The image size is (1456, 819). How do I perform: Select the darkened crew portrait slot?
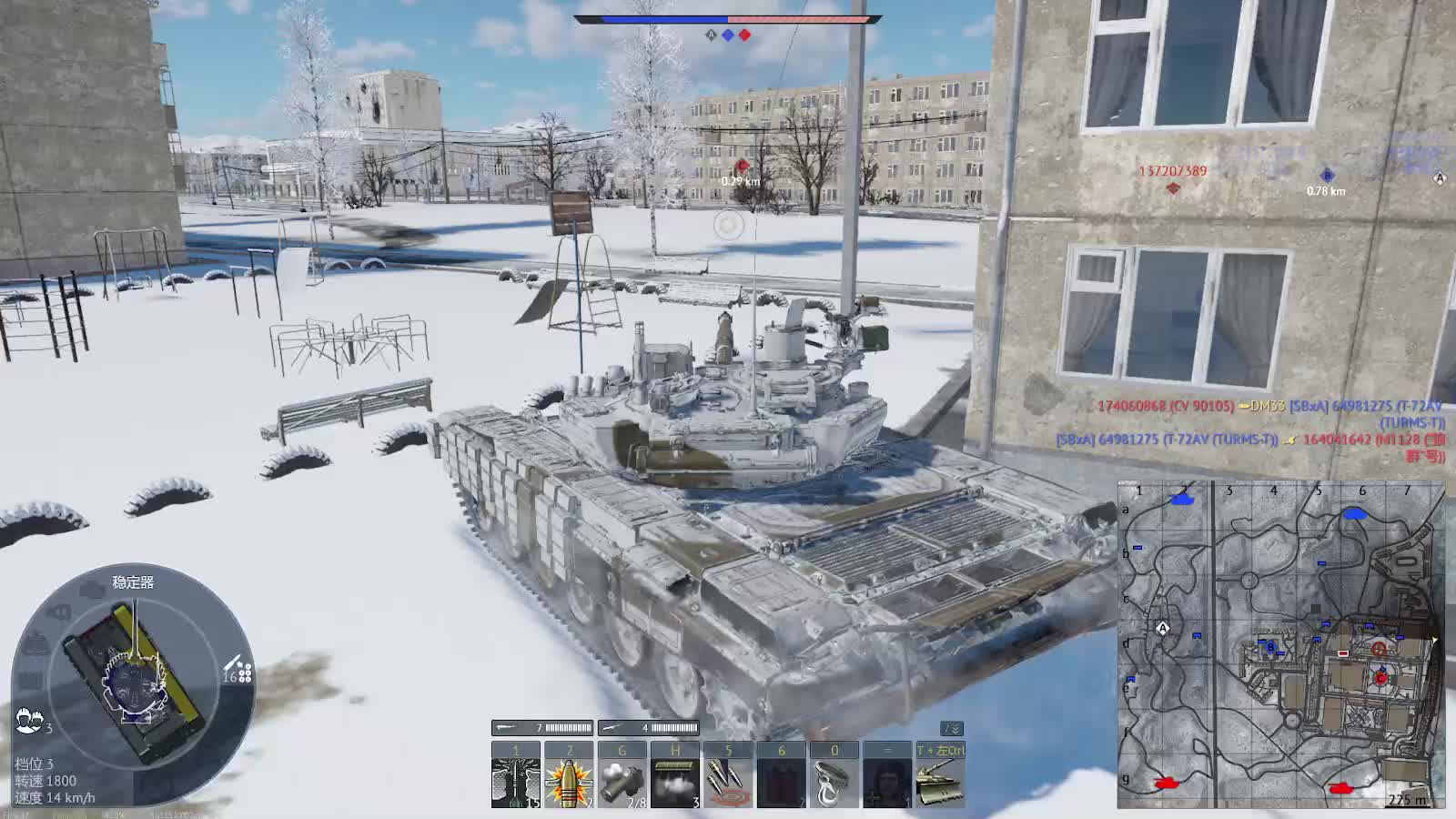point(887,781)
